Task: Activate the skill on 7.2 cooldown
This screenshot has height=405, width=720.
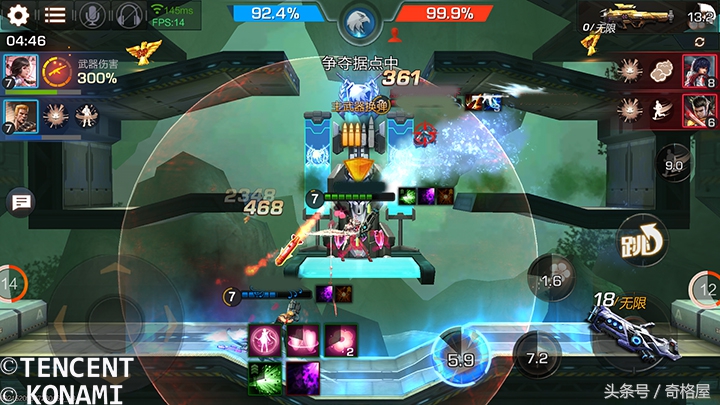Action: coord(537,357)
